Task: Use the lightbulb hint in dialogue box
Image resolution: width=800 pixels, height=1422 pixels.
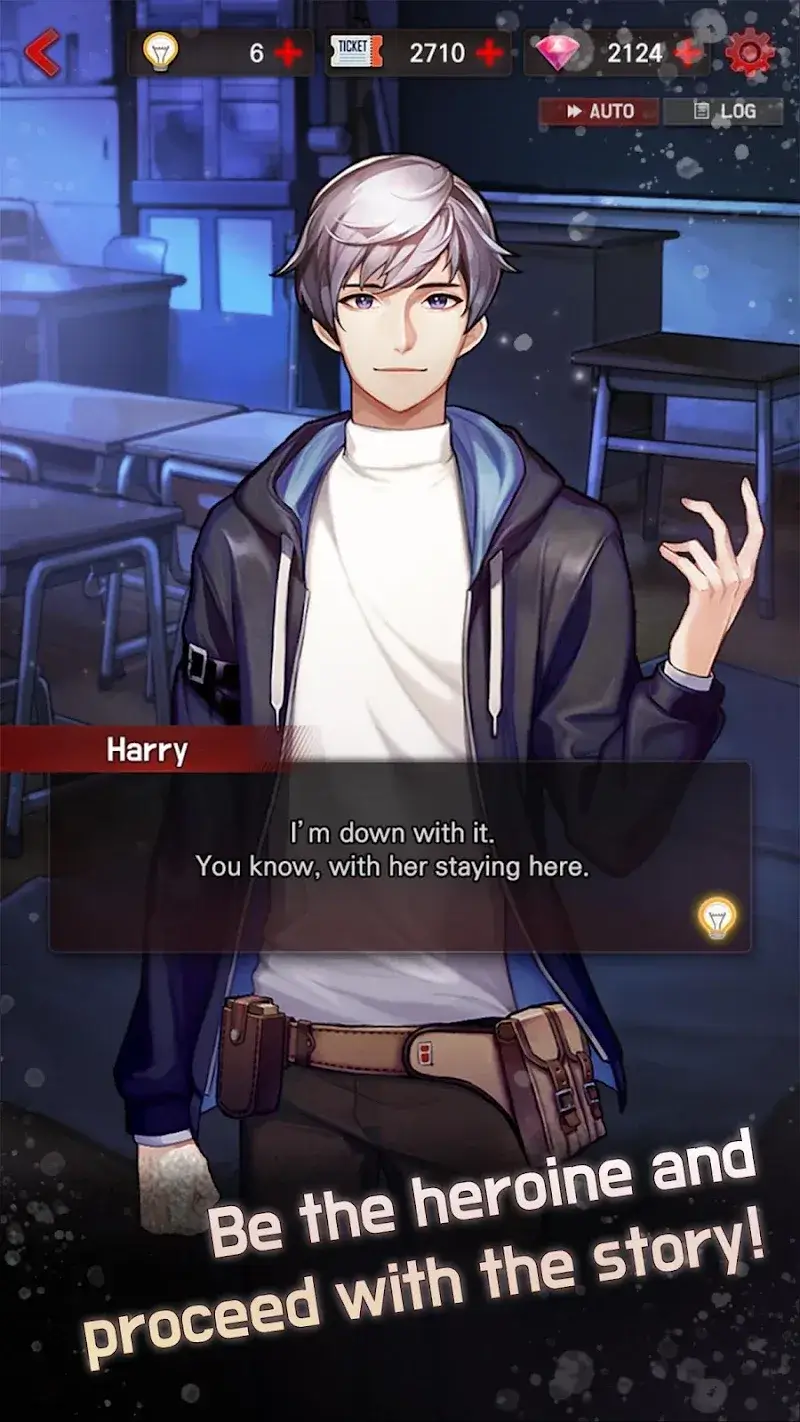Action: click(717, 916)
